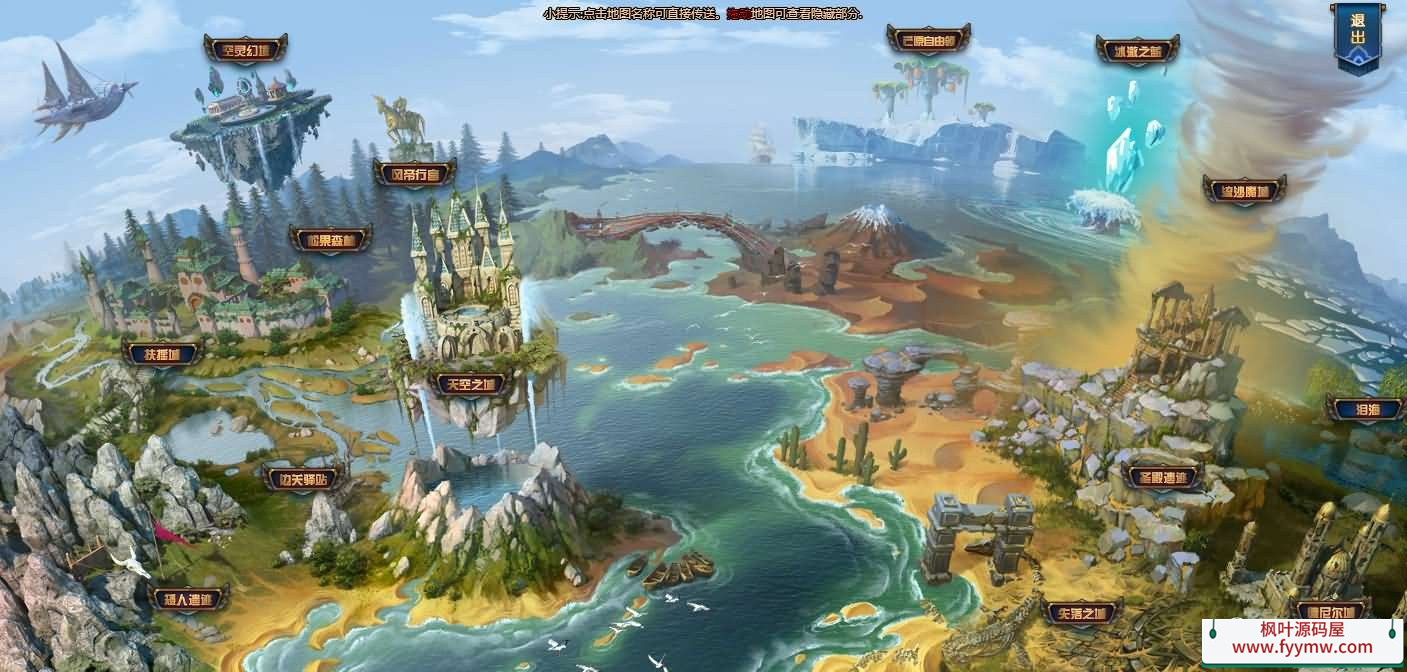Choose the 扶摇城 map label
The height and width of the screenshot is (672, 1407).
pos(162,353)
